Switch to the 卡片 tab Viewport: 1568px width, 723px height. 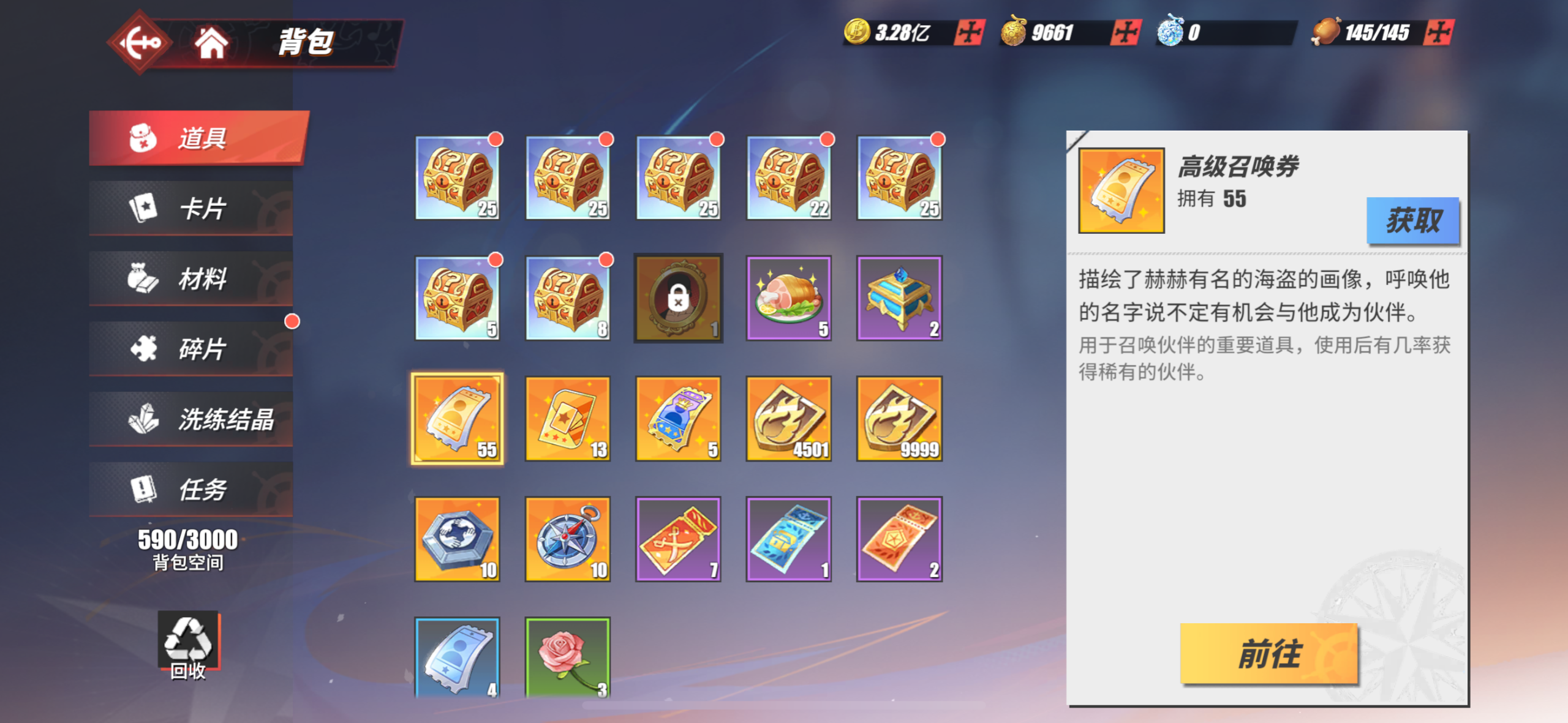click(191, 208)
